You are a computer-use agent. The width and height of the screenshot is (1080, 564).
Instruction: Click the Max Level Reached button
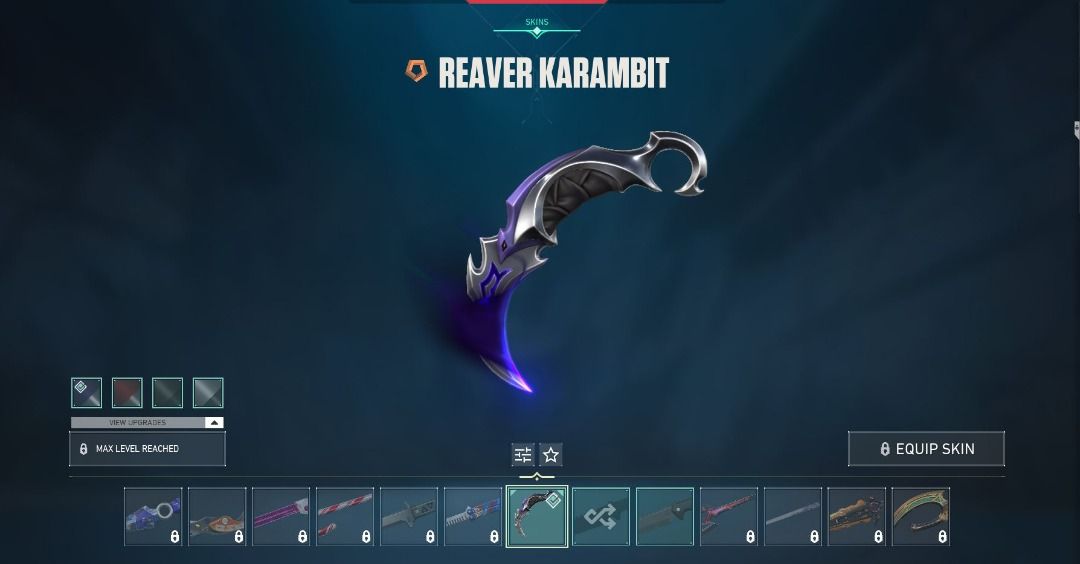tap(147, 449)
